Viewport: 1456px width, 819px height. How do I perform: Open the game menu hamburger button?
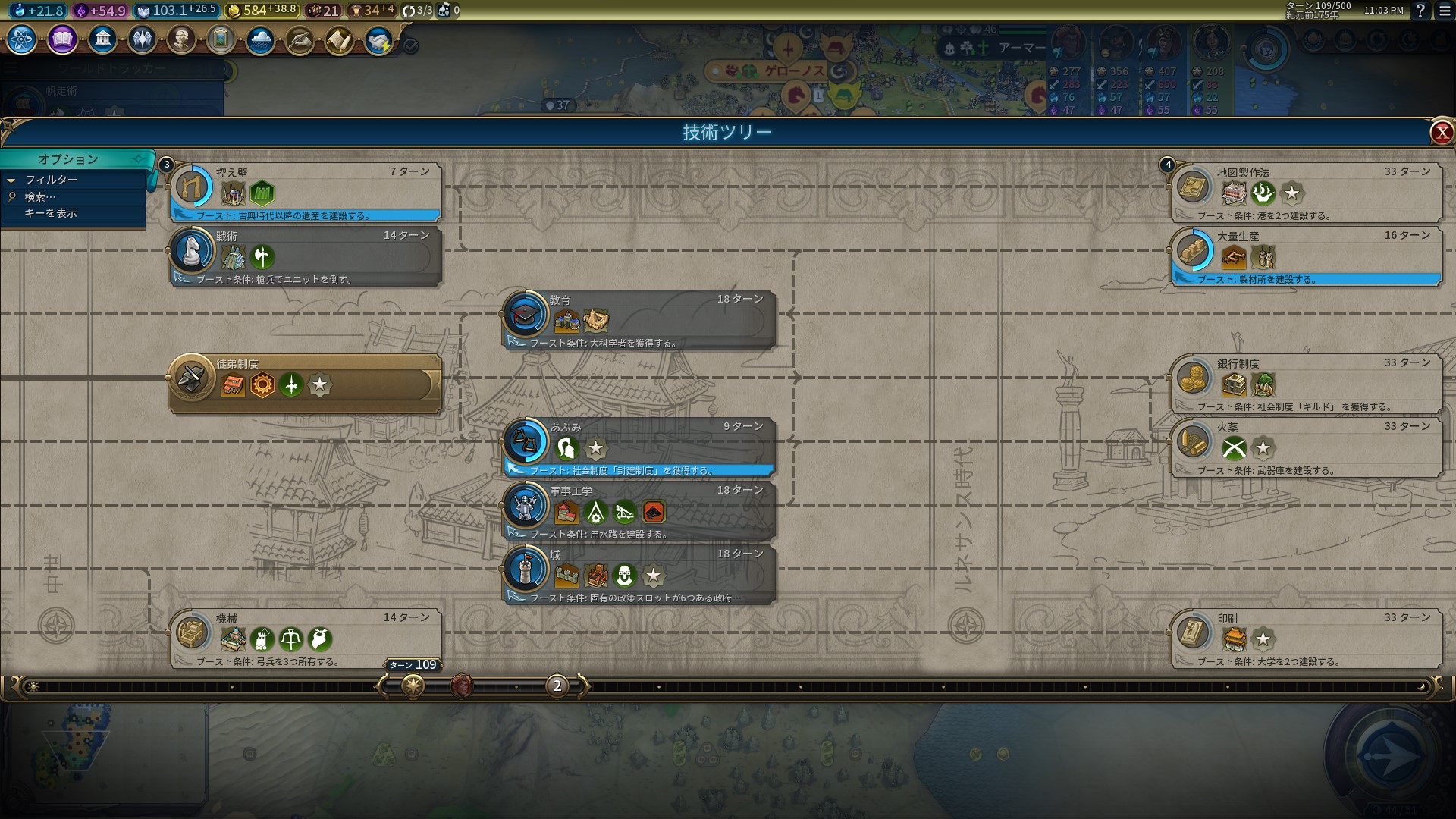(1445, 11)
